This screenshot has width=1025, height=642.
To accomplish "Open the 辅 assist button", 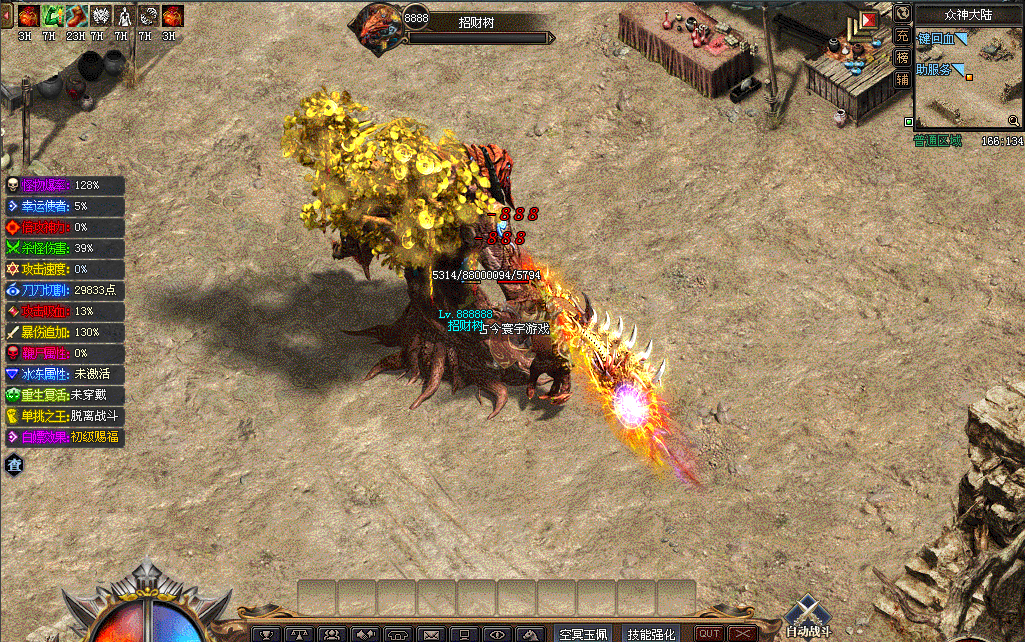I will tap(902, 79).
